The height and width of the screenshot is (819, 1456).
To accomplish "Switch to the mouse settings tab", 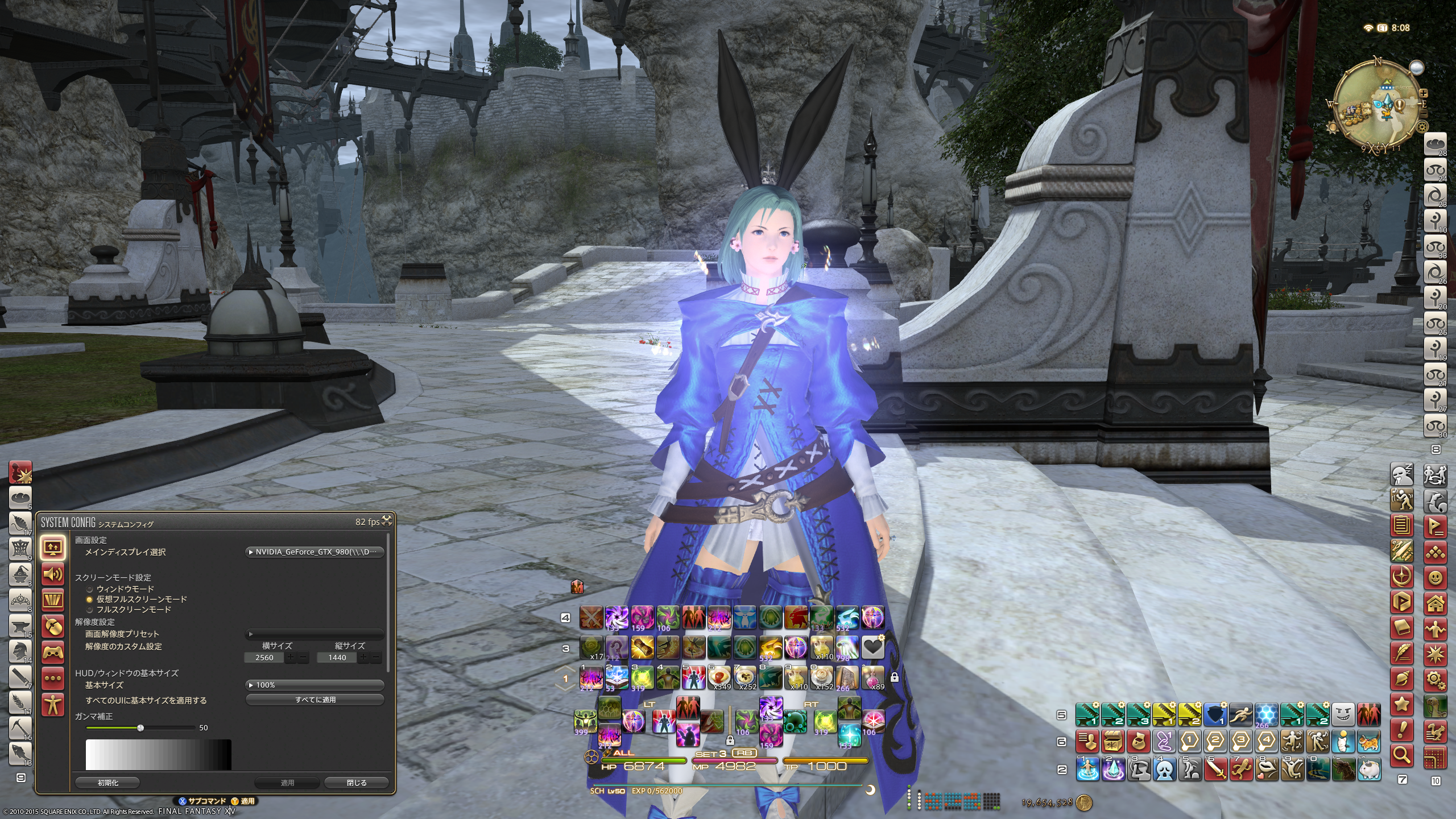I will tap(53, 626).
